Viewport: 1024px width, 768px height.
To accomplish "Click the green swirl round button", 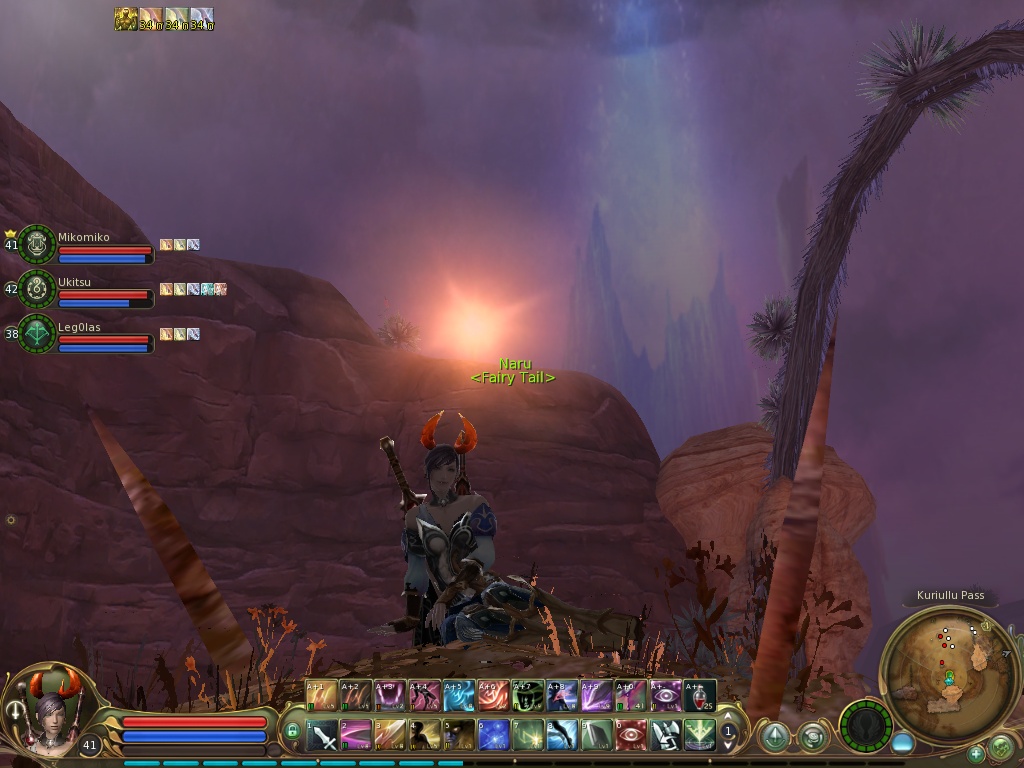I will (813, 737).
